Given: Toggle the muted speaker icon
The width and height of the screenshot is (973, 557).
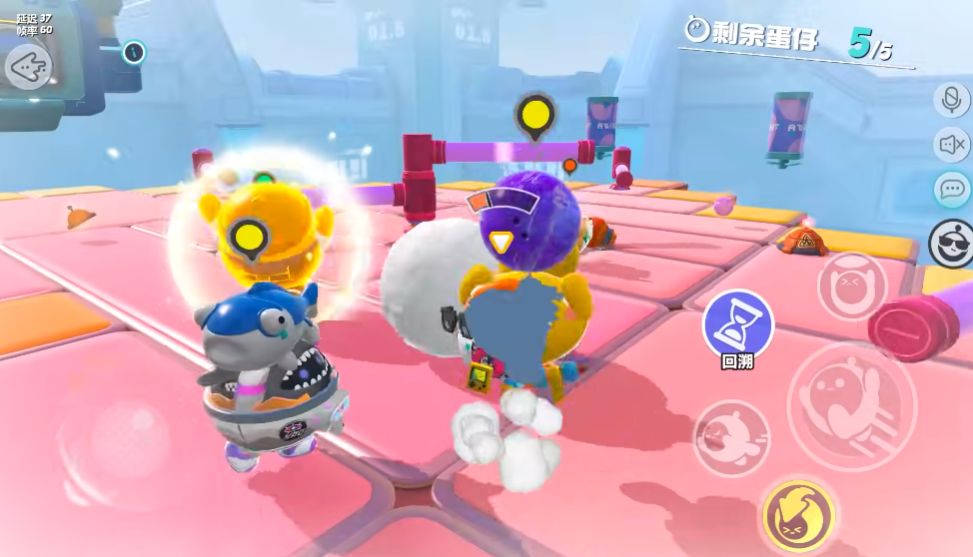Looking at the screenshot, I should click(951, 144).
